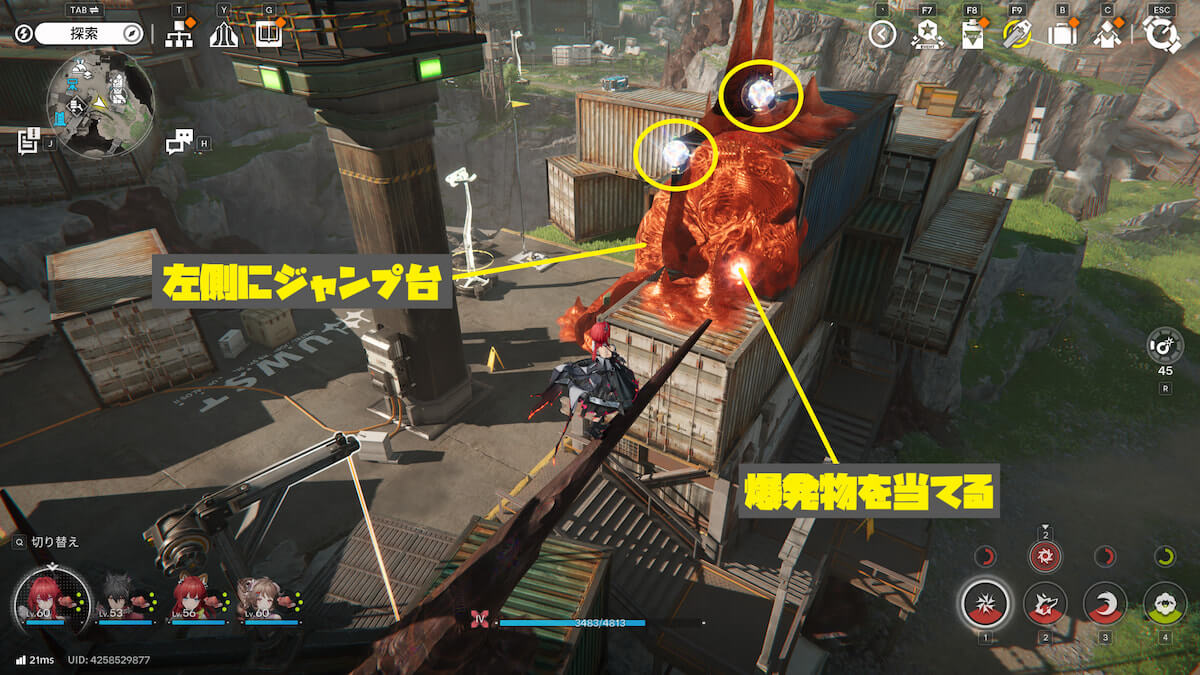Open the book guide icon
Screen dimensions: 1200x675
click(268, 35)
